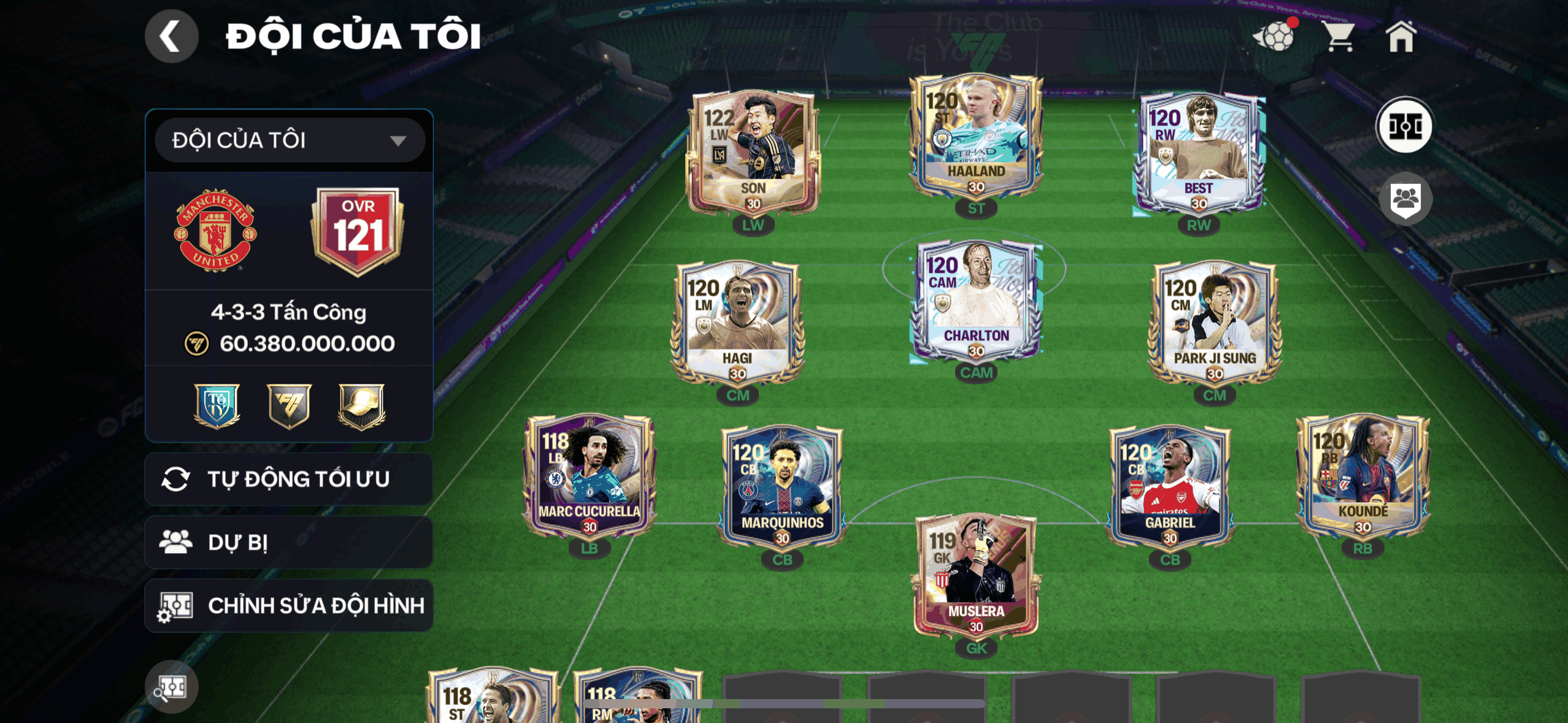The height and width of the screenshot is (723, 1568).
Task: Select Haaland's striker card
Action: 976,138
